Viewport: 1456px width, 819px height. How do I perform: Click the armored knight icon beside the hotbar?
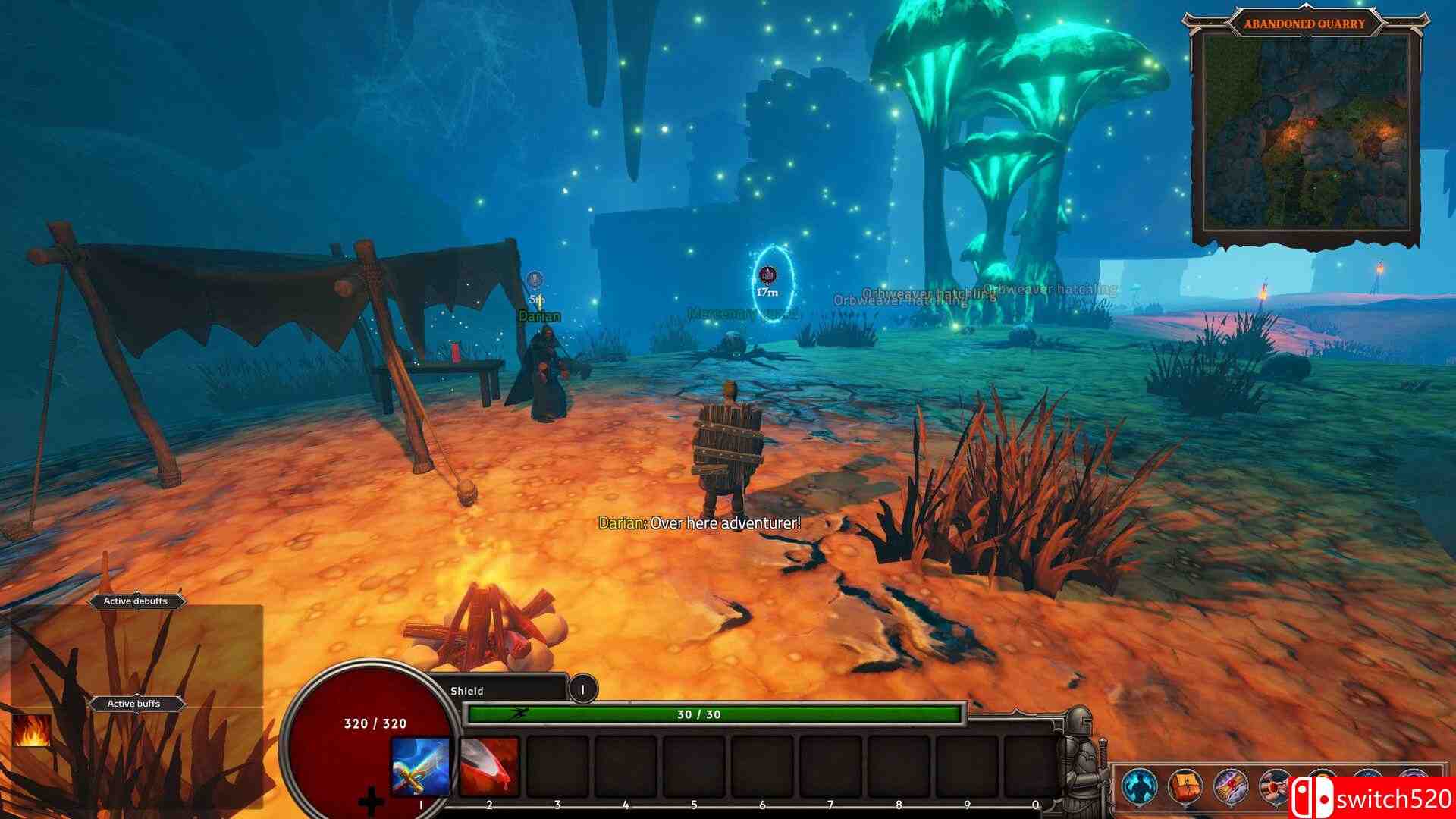(x=1081, y=758)
